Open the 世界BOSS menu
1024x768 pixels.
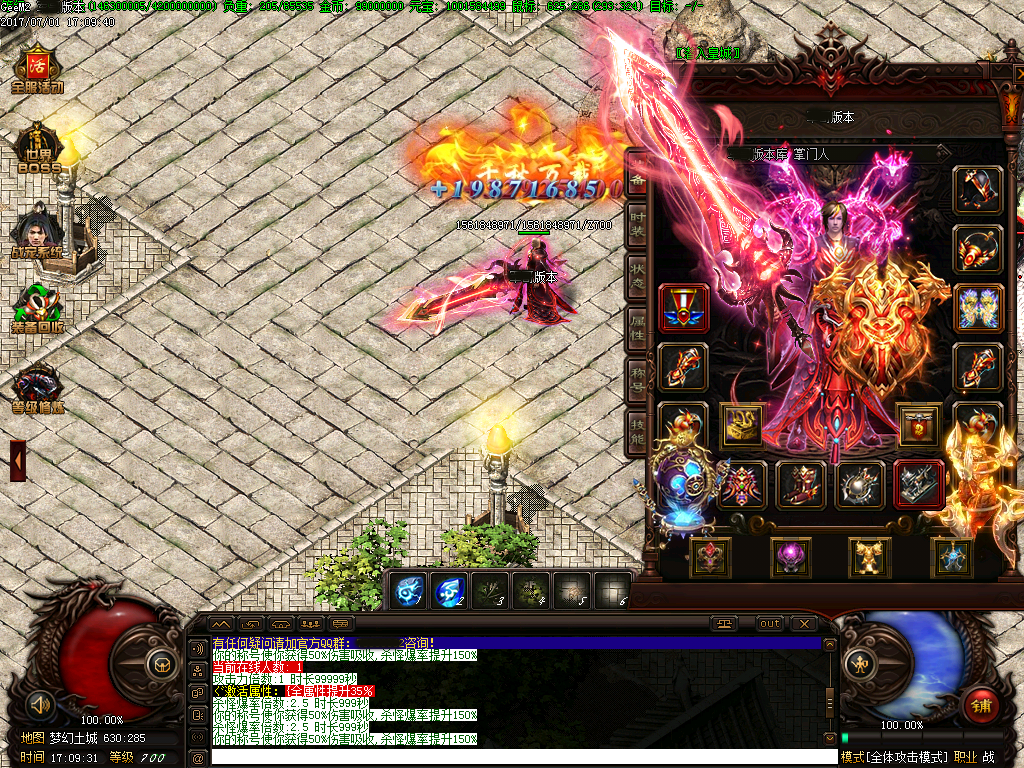[x=39, y=150]
